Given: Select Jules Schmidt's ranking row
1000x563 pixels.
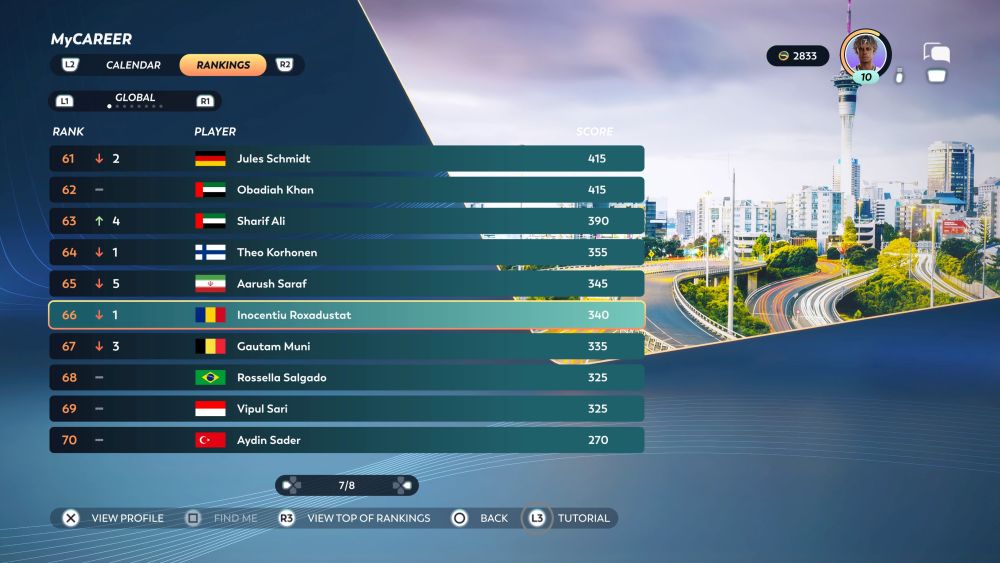Looking at the screenshot, I should point(346,159).
